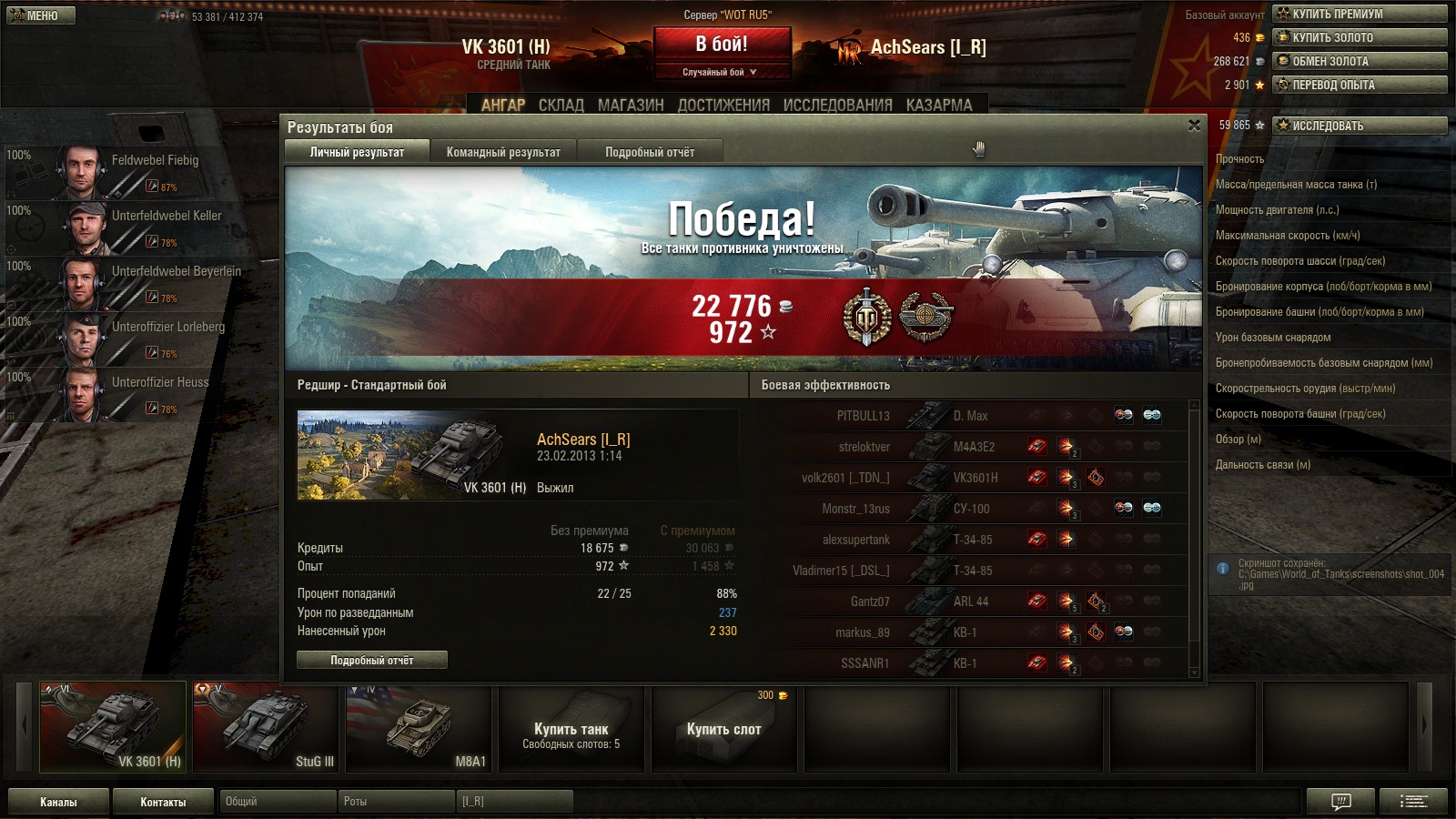1456x819 pixels.
Task: Open the Подробный отчёт tab
Action: point(650,152)
